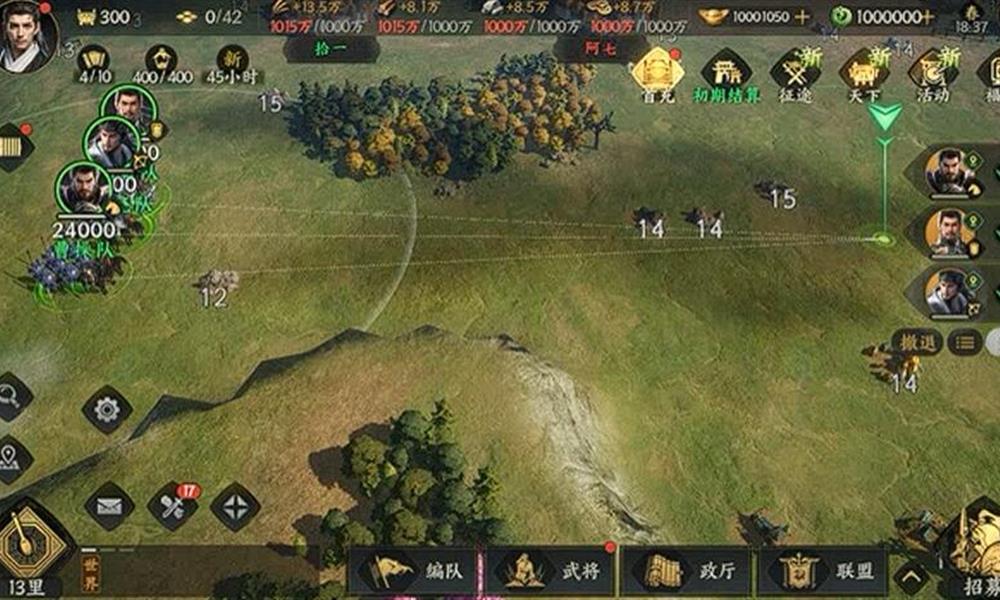Click the 撤退 retreat button
The image size is (1000, 600).
click(x=917, y=342)
